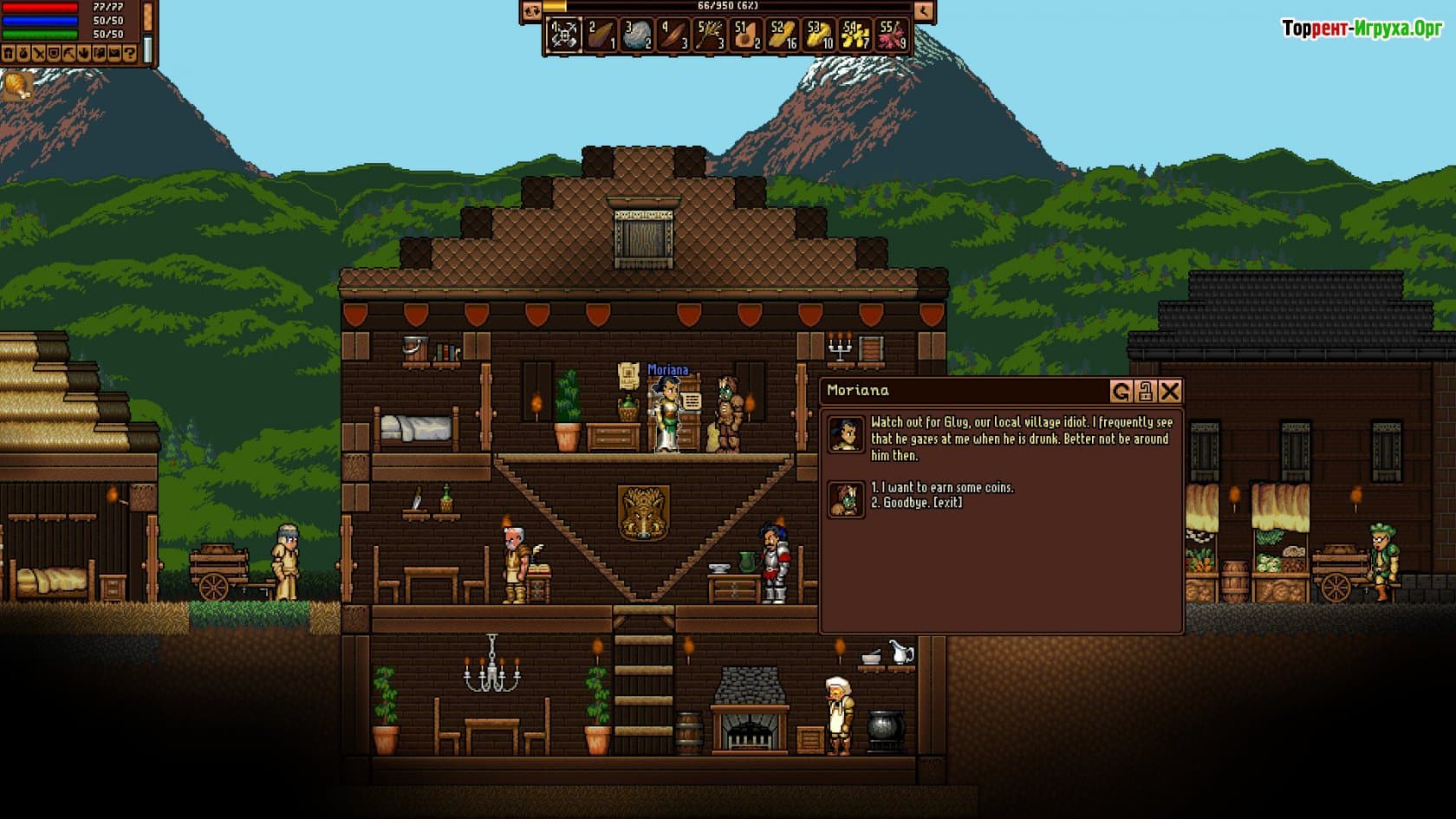Image resolution: width=1456 pixels, height=819 pixels.
Task: Open the pickaxe HUD icon
Action: tap(69, 54)
